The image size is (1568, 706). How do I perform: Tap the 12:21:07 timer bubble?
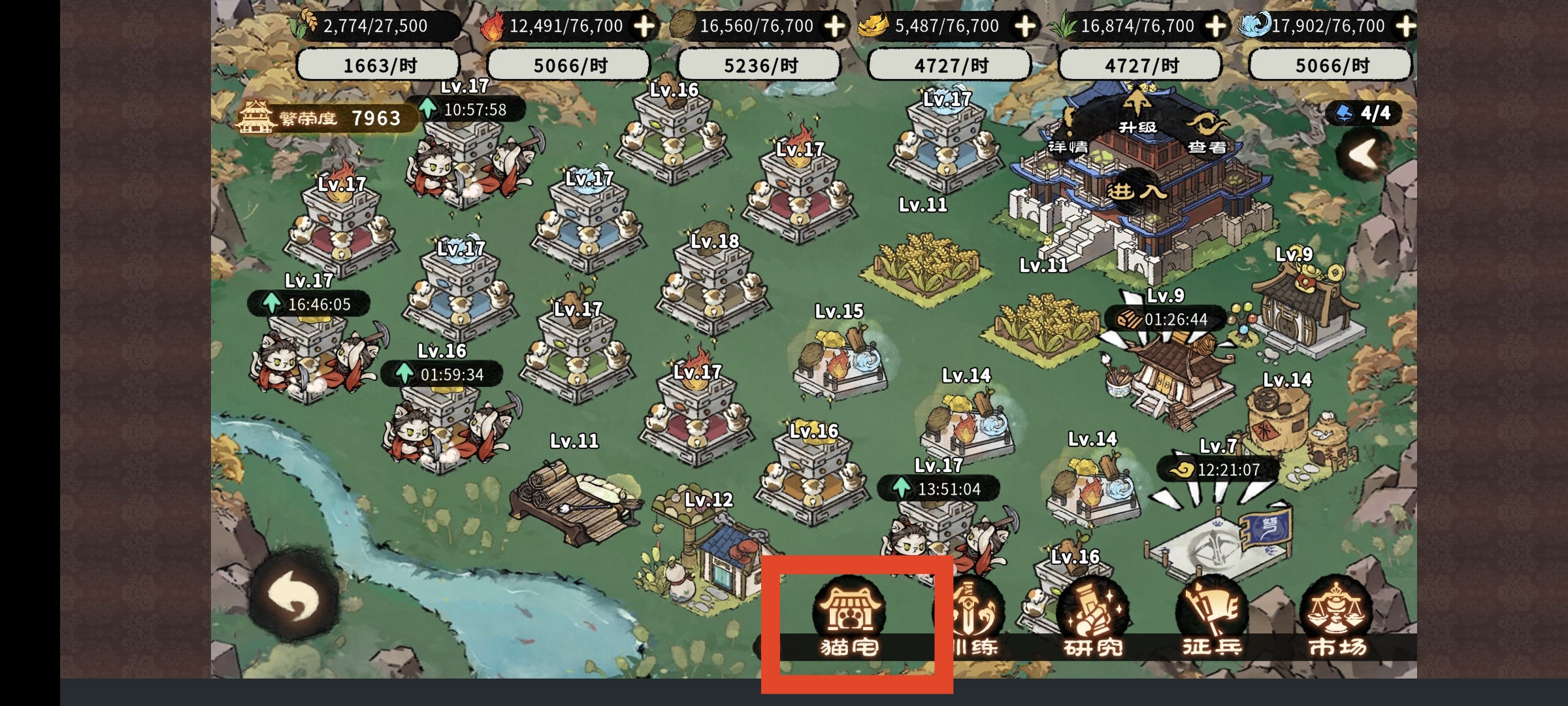1218,469
